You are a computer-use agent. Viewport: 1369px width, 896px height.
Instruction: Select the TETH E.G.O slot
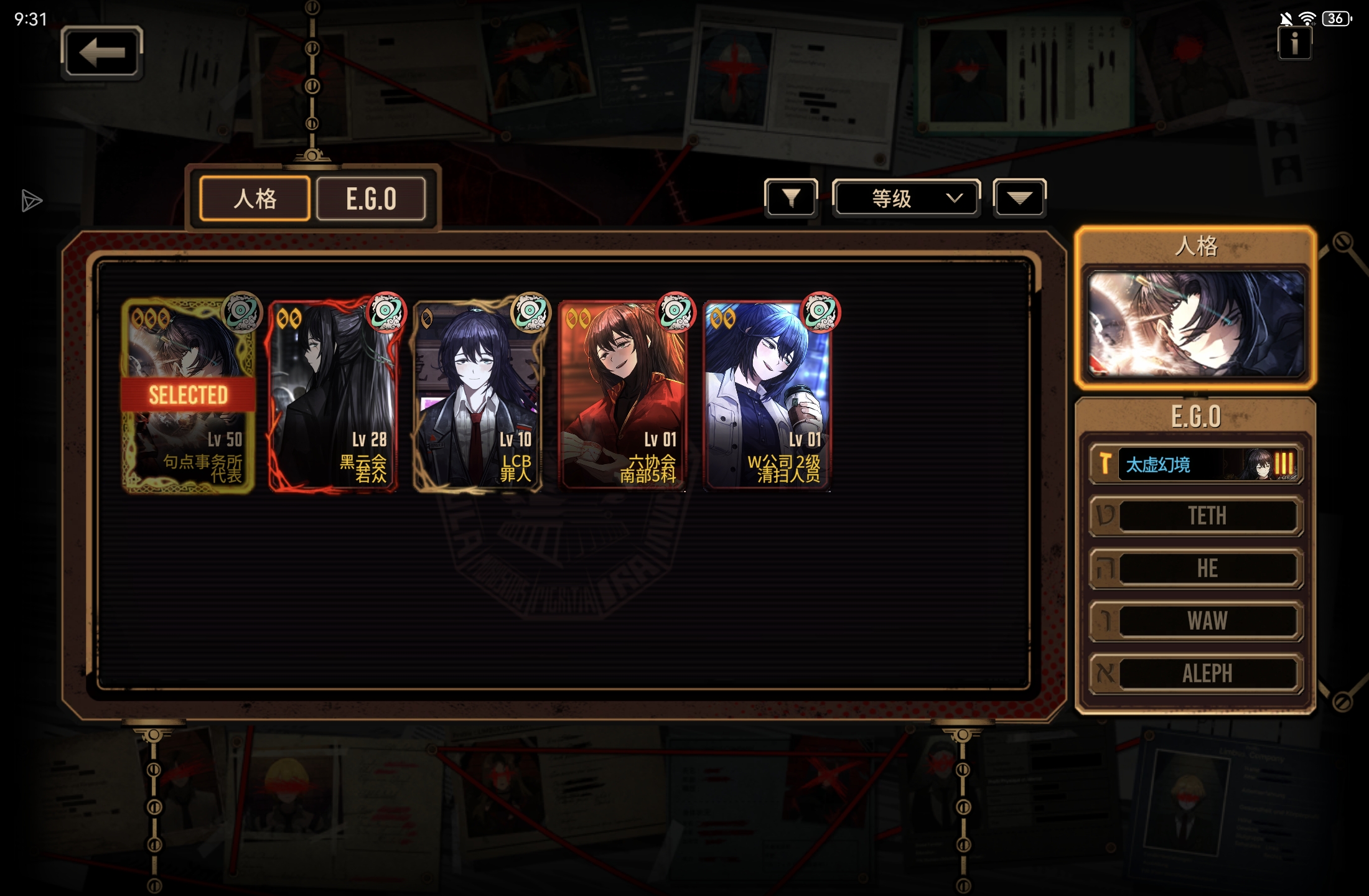coord(1195,516)
